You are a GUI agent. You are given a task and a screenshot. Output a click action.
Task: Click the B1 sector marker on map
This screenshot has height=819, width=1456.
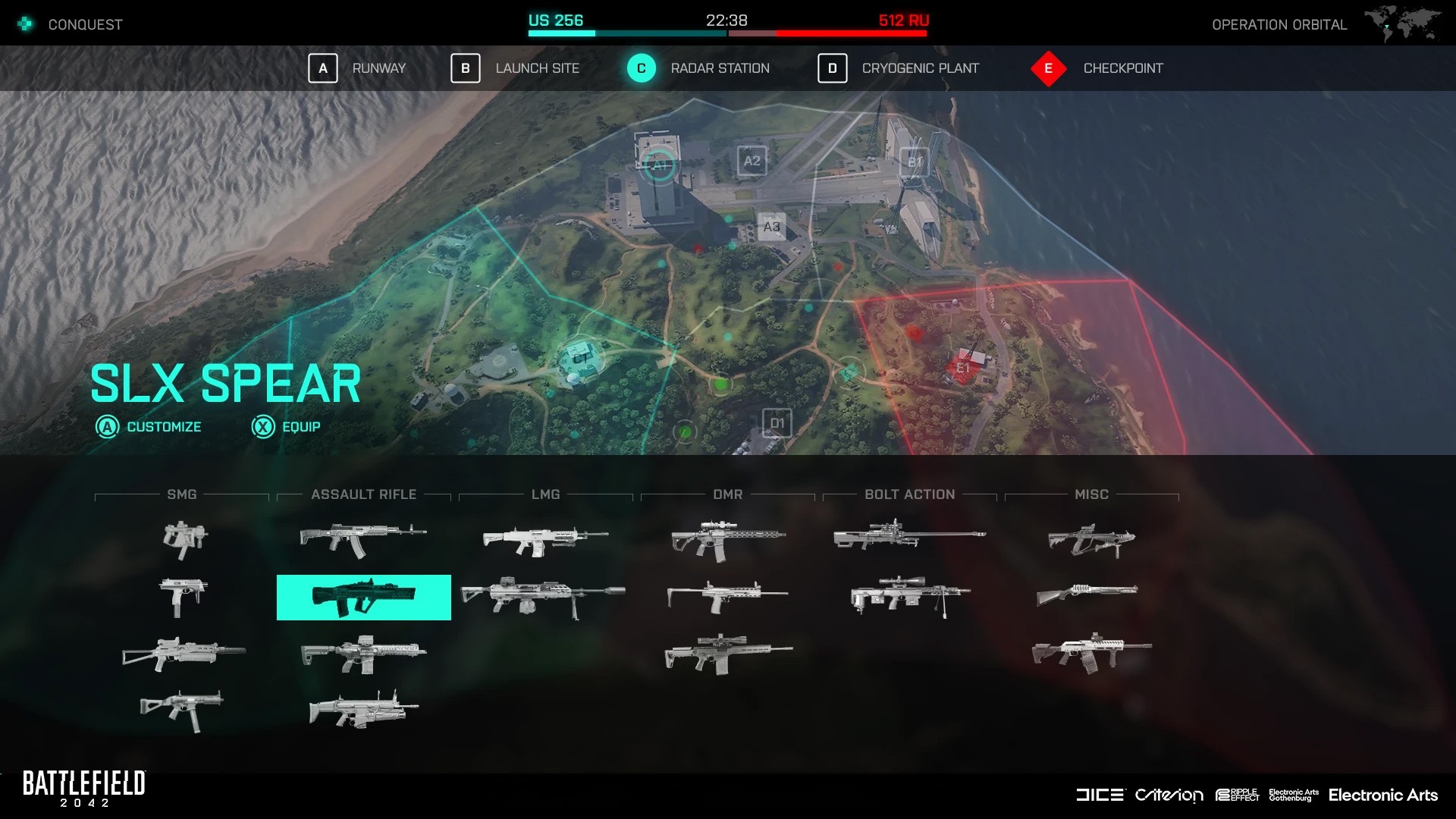(x=915, y=162)
